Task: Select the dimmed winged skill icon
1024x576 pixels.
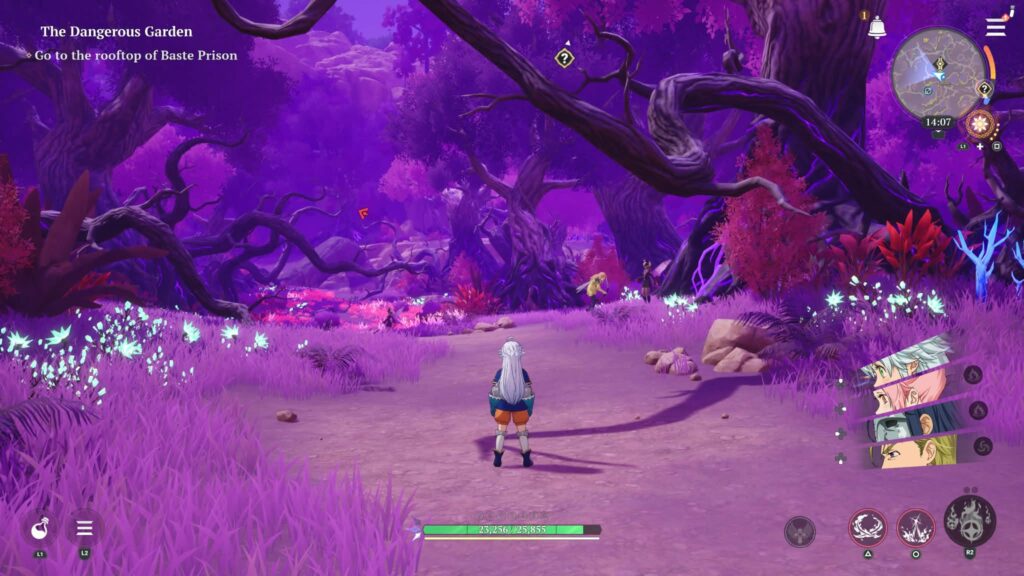Action: 800,531
